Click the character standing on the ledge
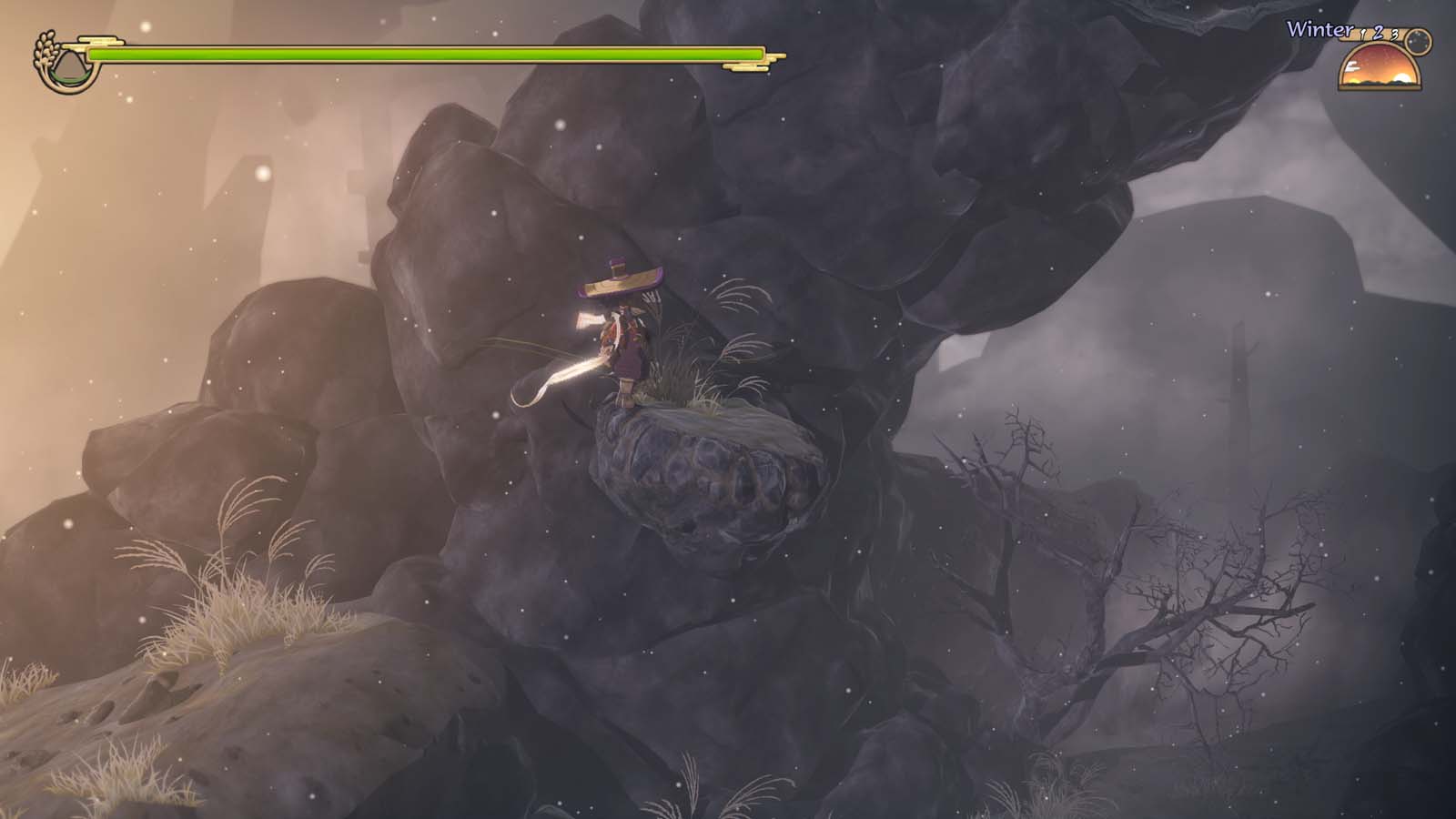Screen dimensions: 1456x819 (628, 346)
